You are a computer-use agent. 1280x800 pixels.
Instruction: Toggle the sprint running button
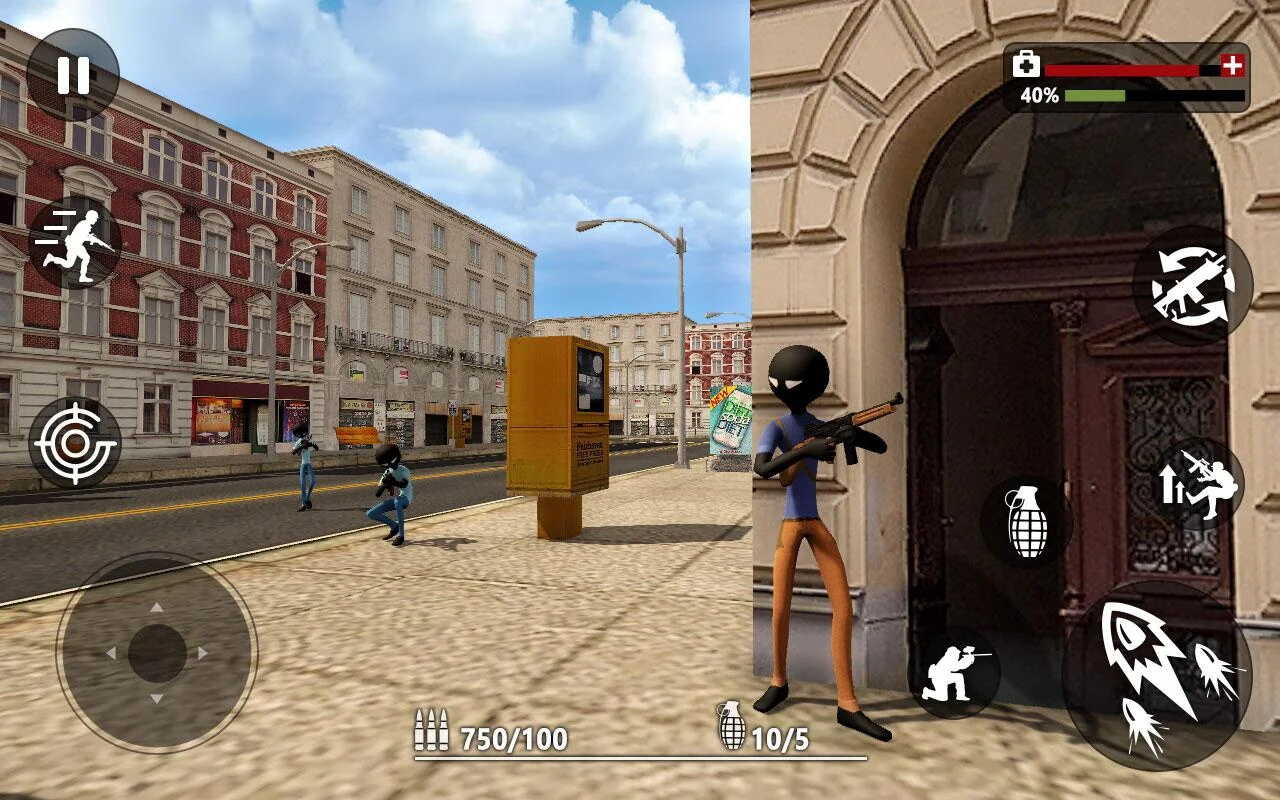75,242
